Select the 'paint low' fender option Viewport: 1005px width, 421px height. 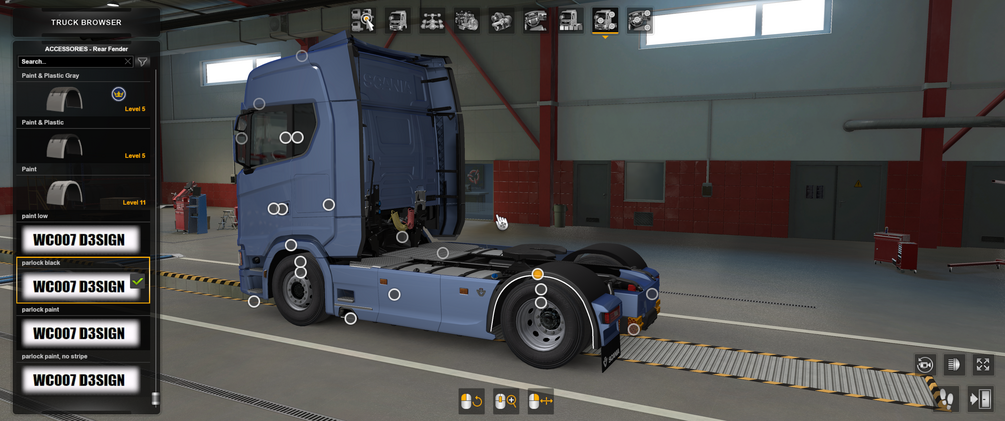point(83,239)
